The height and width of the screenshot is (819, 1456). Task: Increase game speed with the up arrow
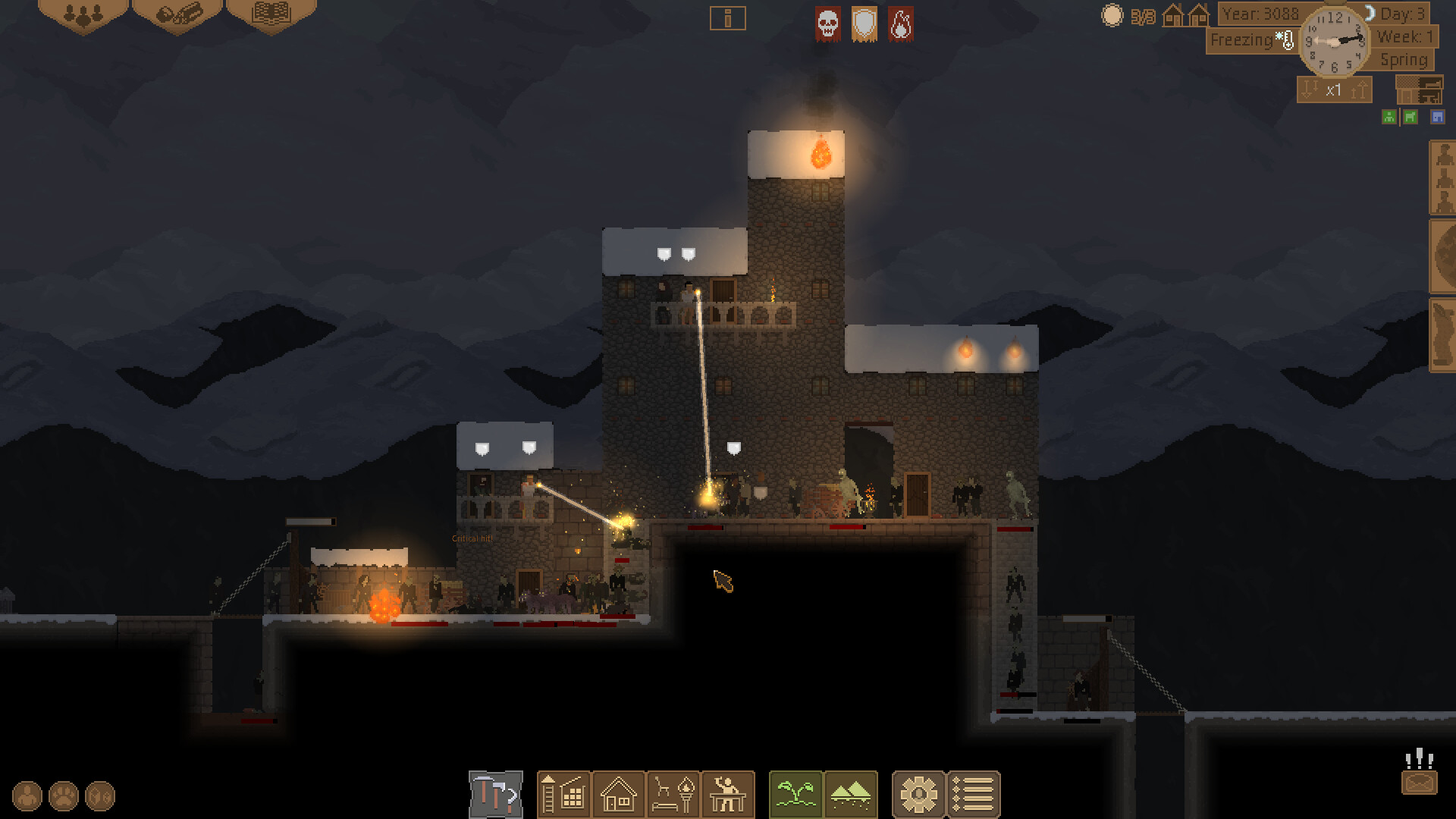1358,91
